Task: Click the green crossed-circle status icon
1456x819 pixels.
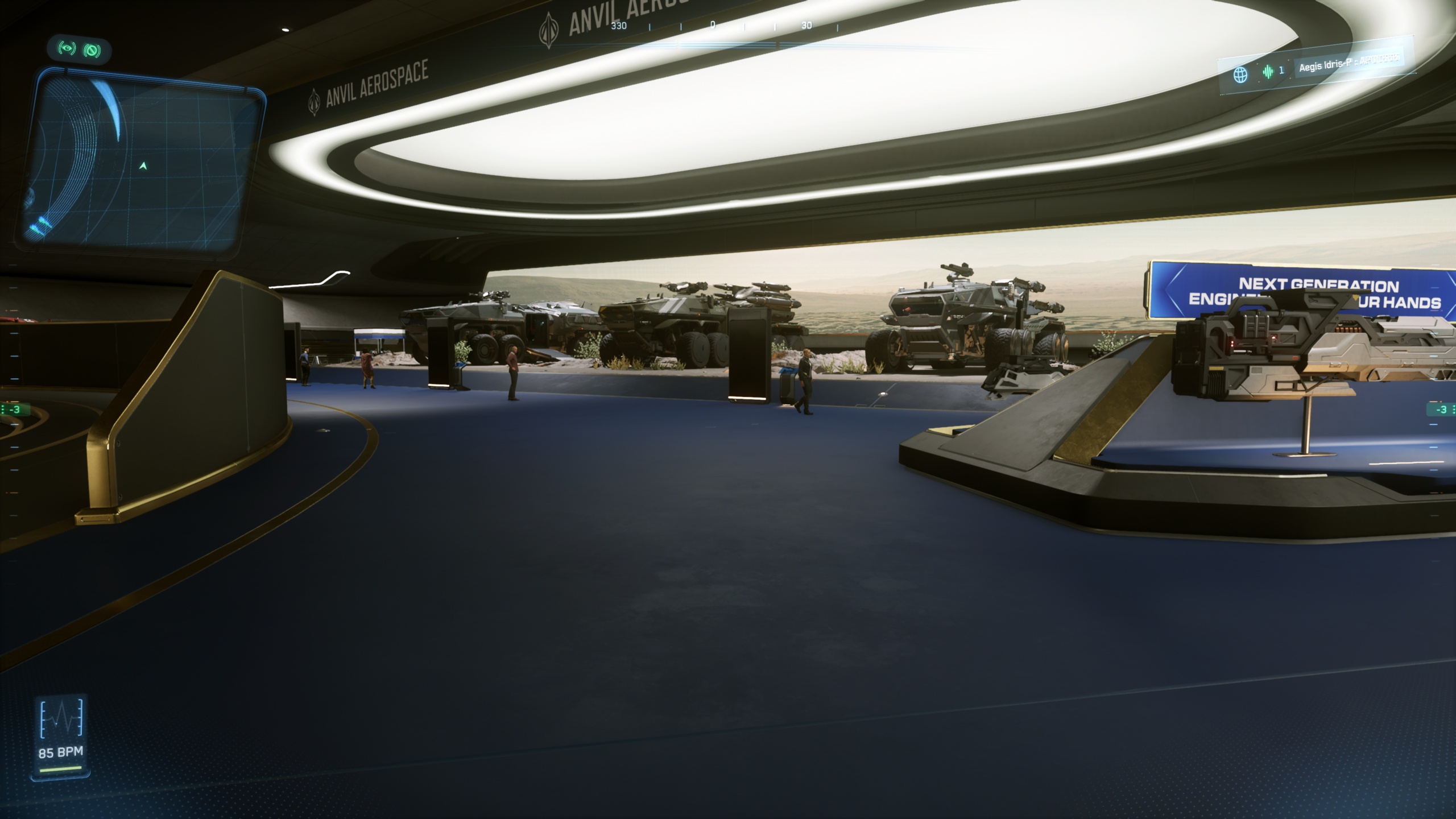Action: [x=92, y=51]
